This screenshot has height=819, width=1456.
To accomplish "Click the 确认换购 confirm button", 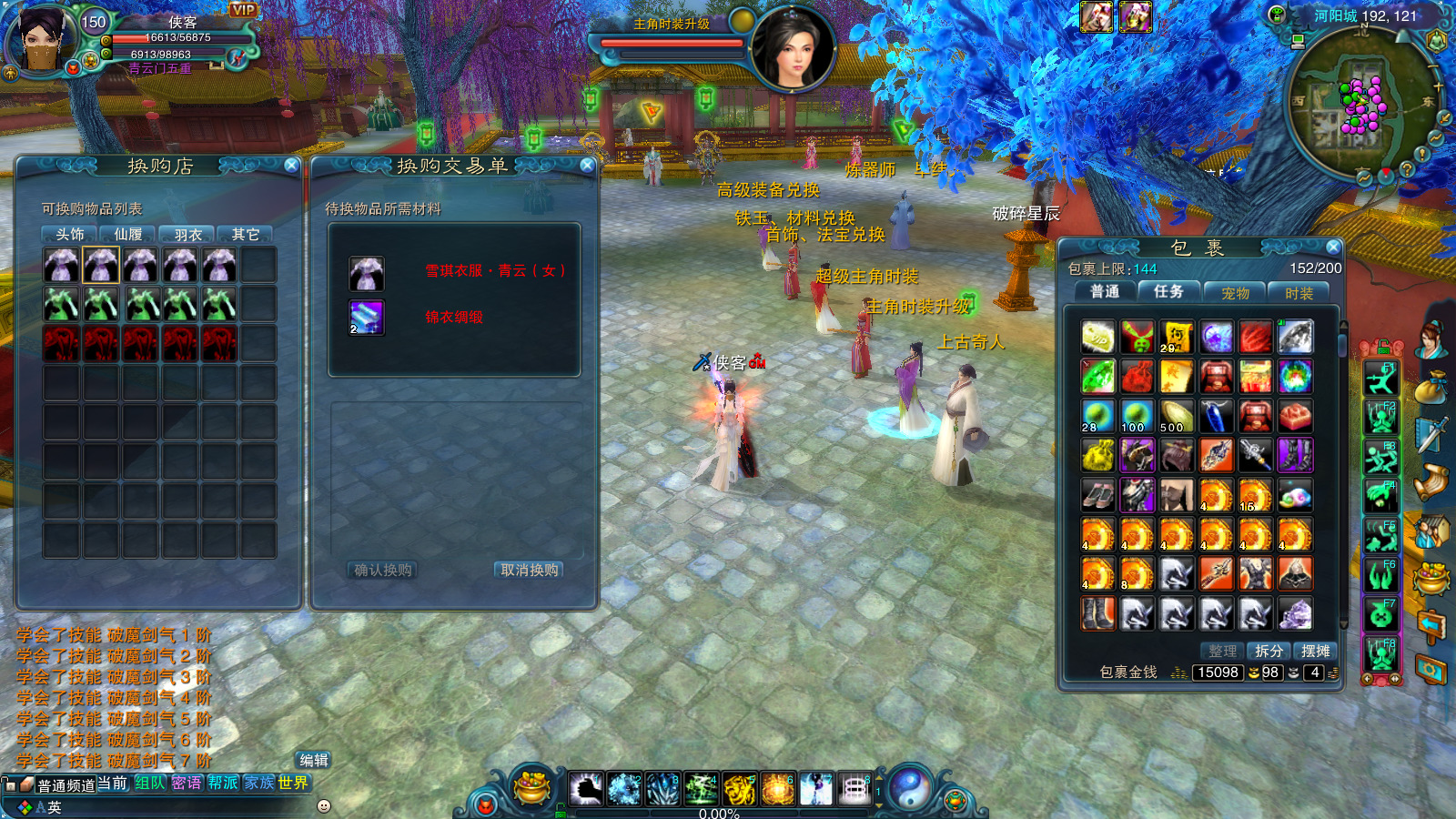I will coord(383,571).
